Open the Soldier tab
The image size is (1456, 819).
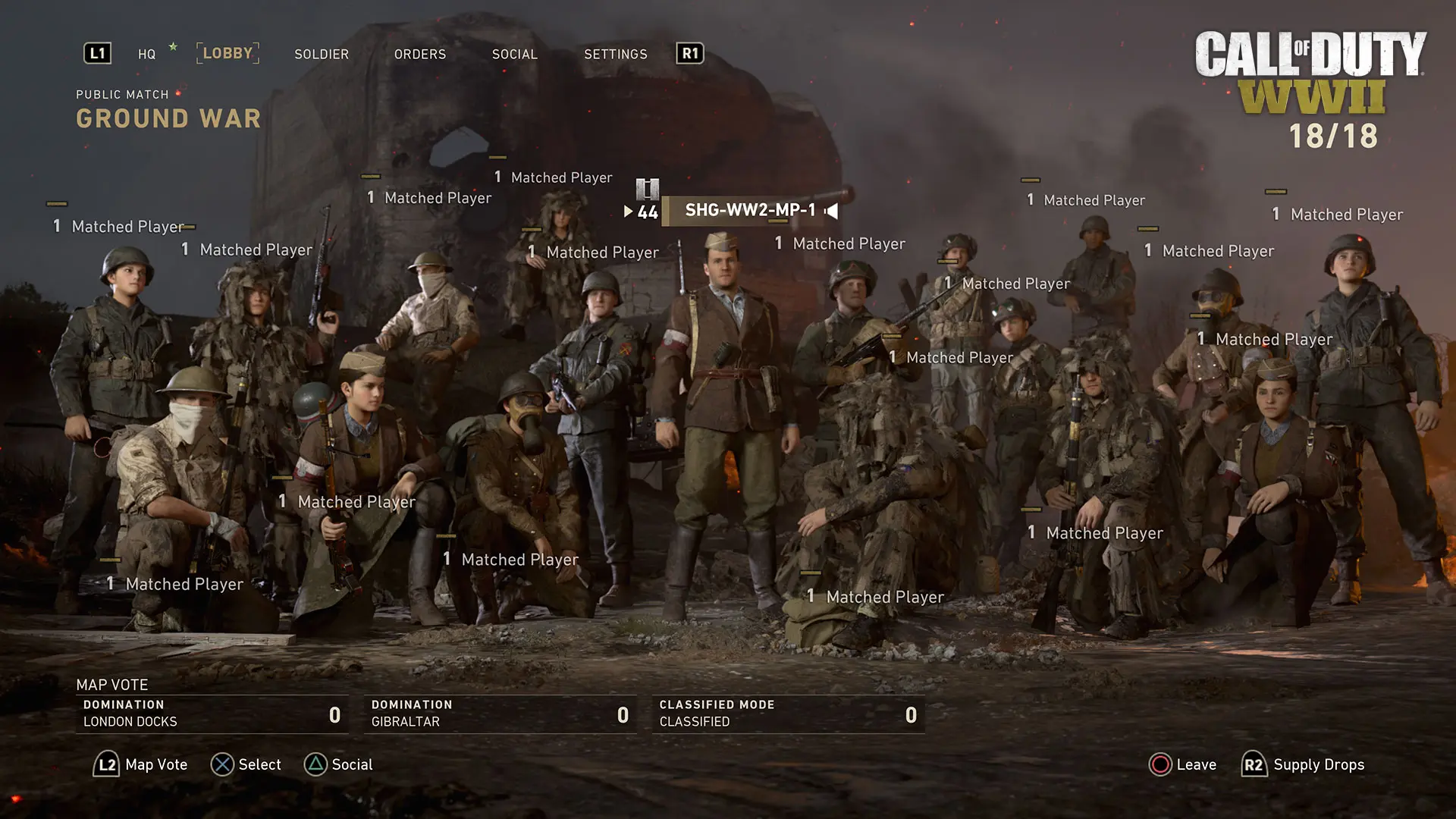click(322, 54)
